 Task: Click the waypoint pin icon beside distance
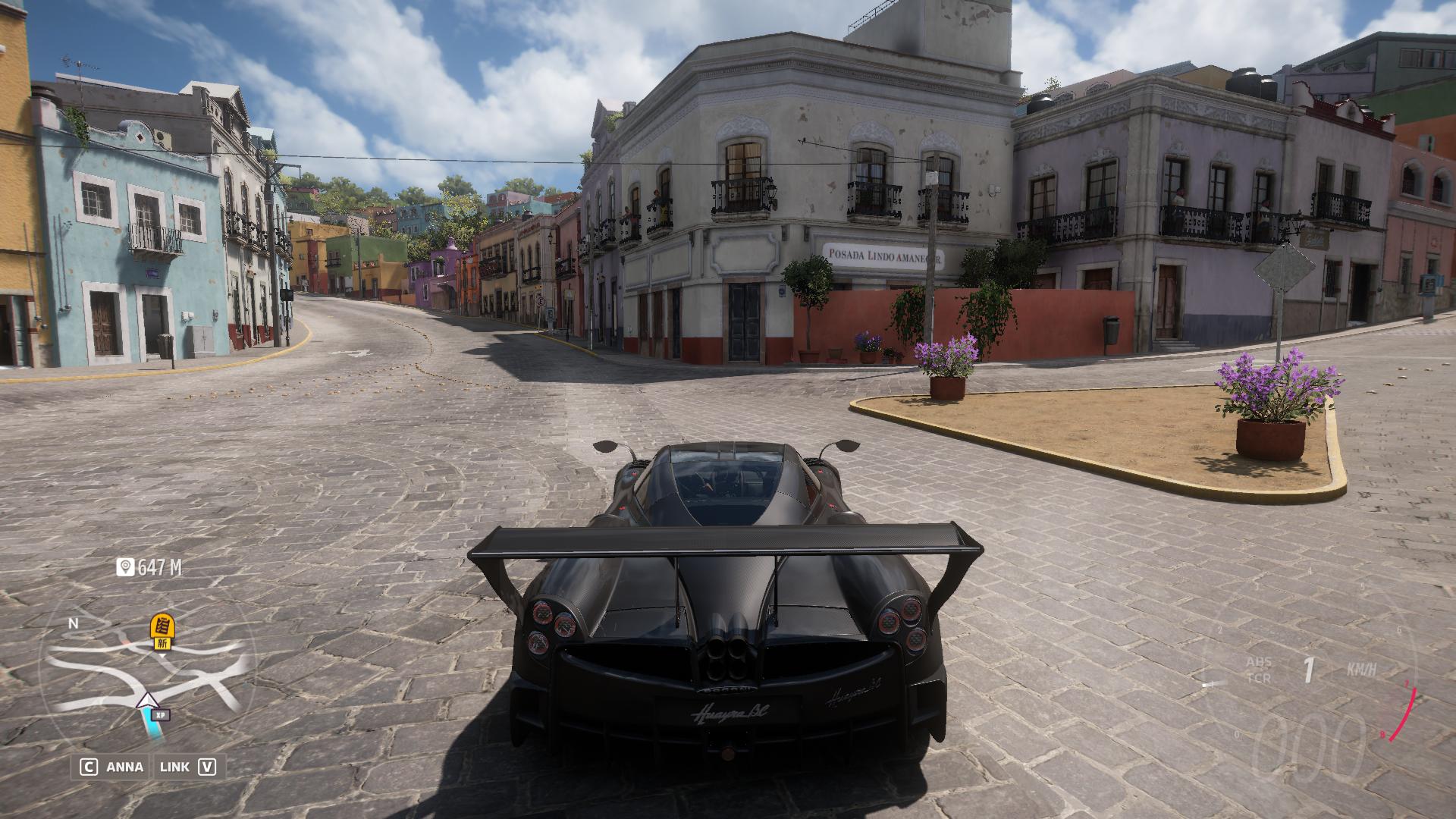coord(125,567)
